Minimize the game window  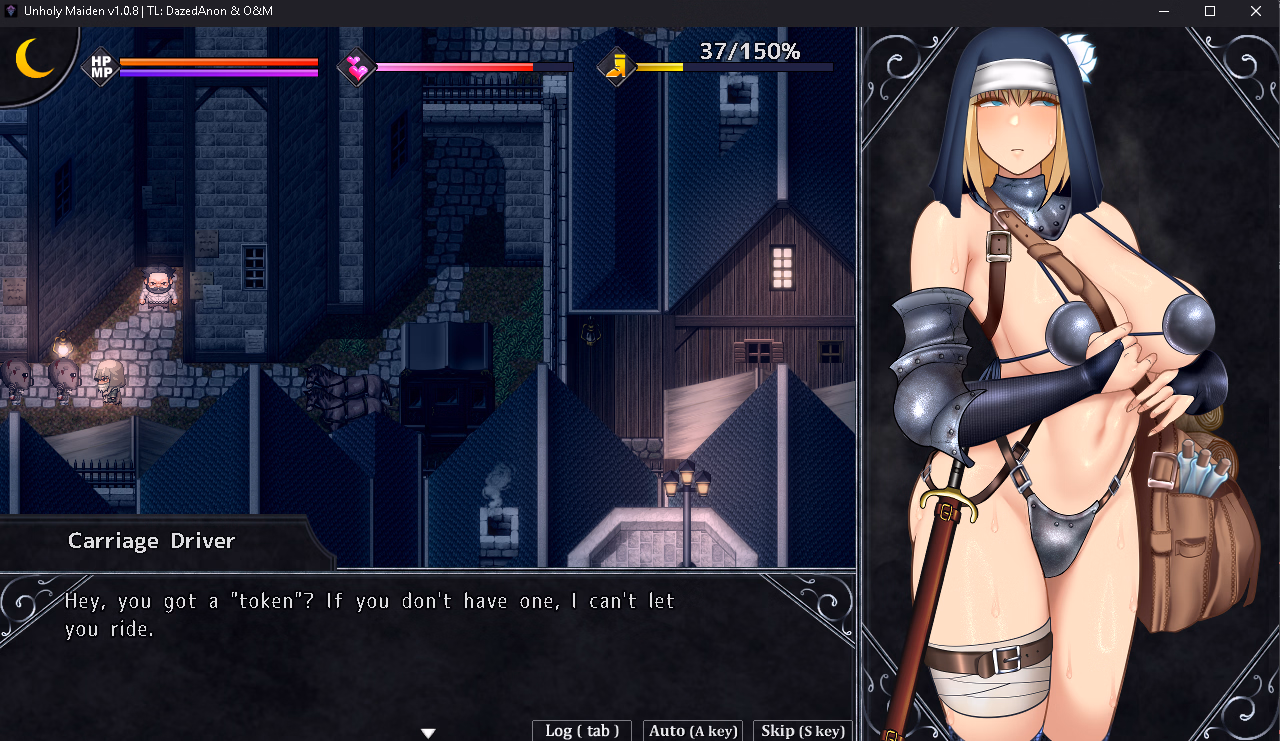point(1164,11)
